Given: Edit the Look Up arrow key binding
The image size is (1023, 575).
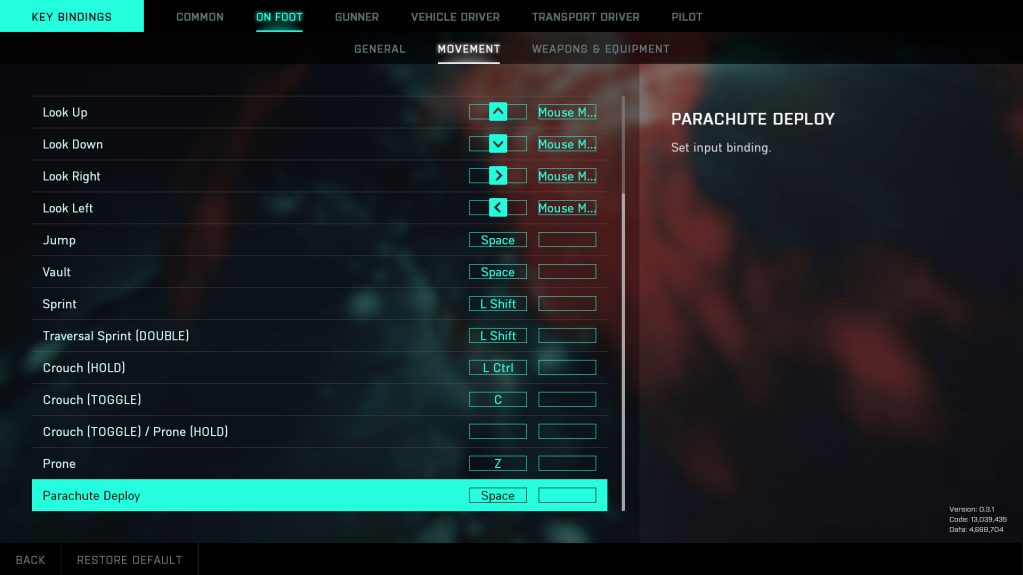Looking at the screenshot, I should pos(498,112).
